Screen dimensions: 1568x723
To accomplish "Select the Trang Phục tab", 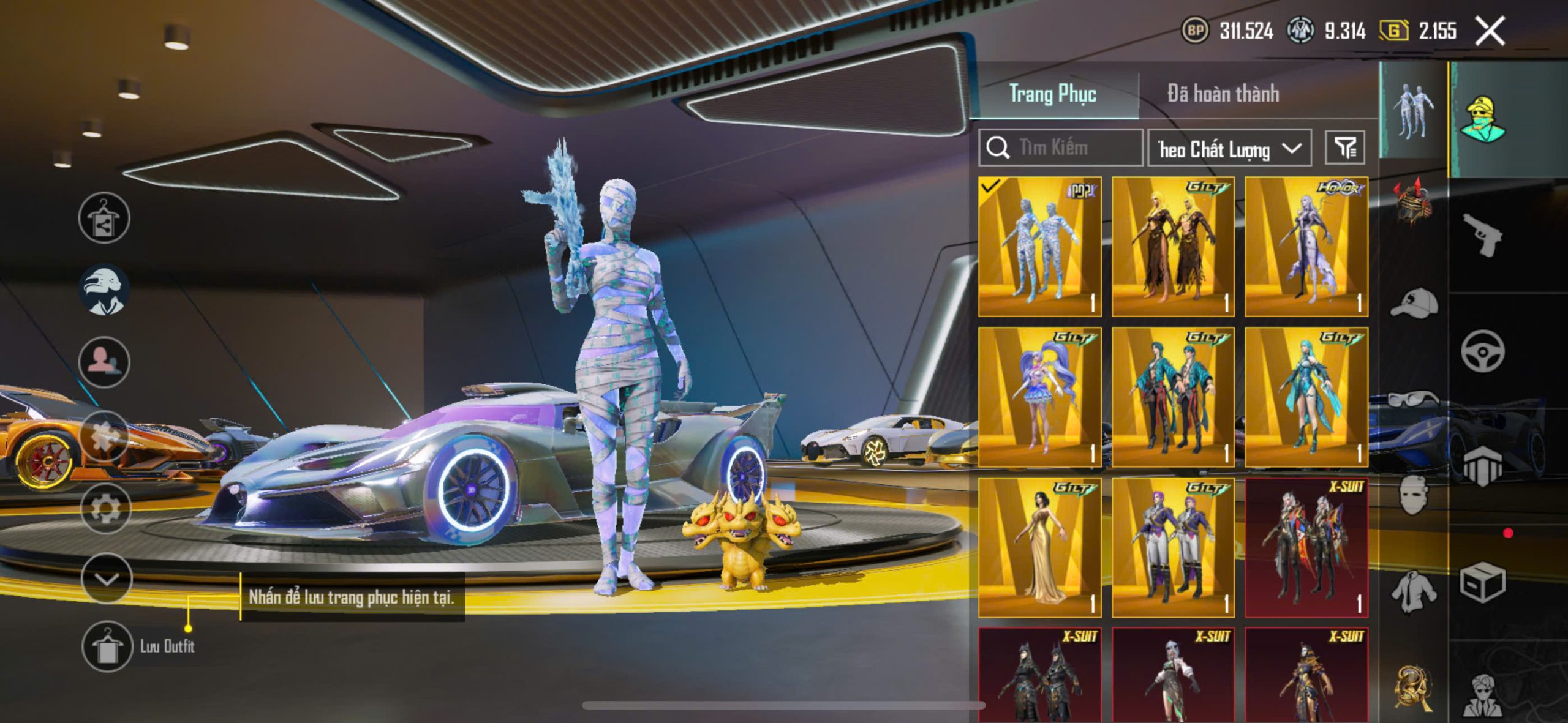I will [1052, 94].
